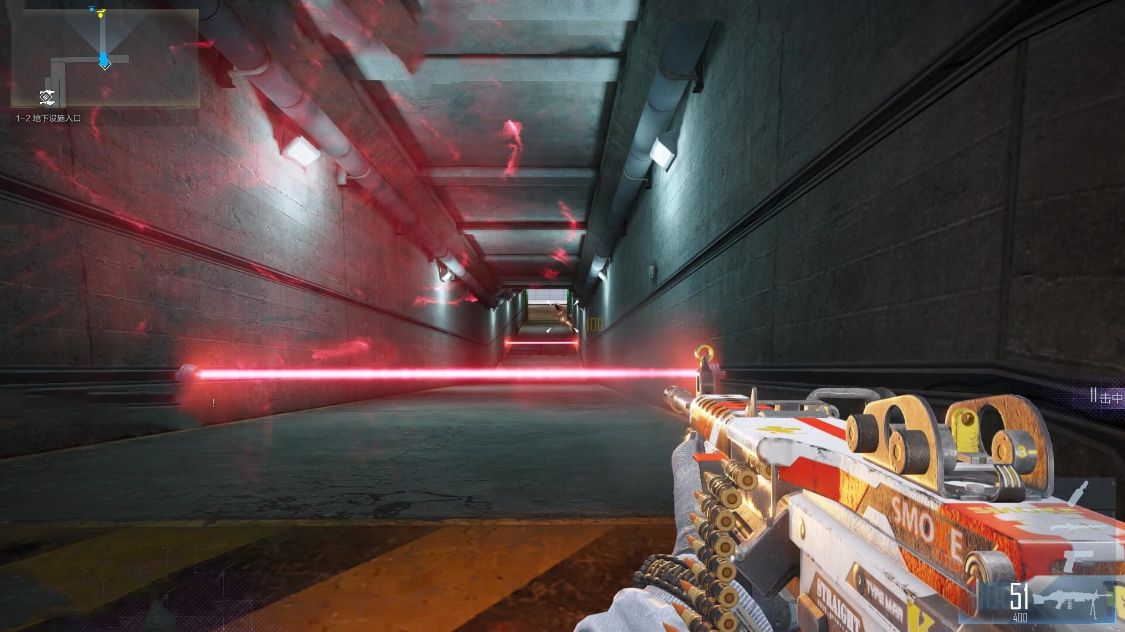Select the light machine gun slot
This screenshot has height=632, width=1125.
pyautogui.click(x=1071, y=599)
